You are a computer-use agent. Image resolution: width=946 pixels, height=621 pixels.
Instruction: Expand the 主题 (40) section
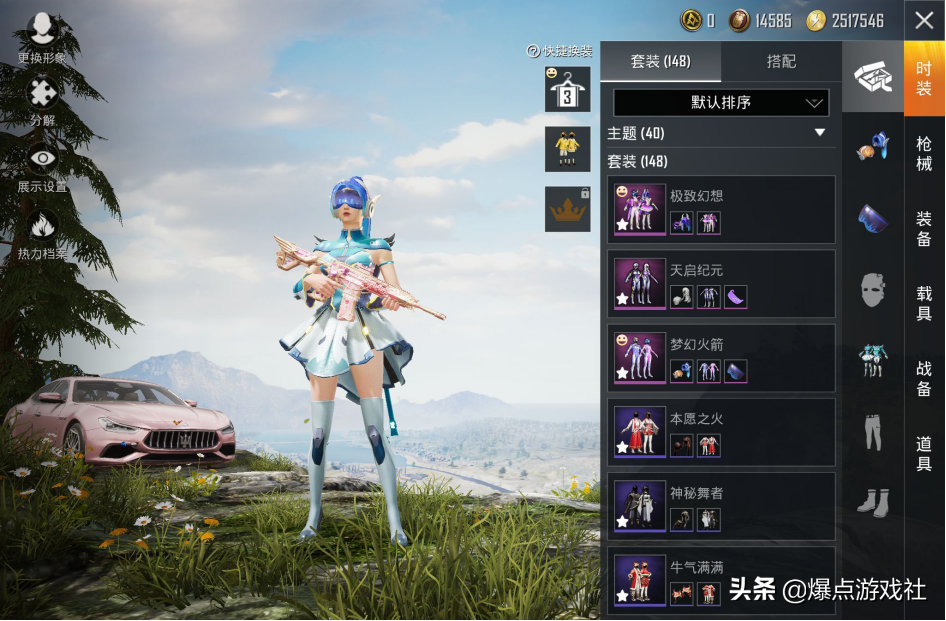click(720, 133)
